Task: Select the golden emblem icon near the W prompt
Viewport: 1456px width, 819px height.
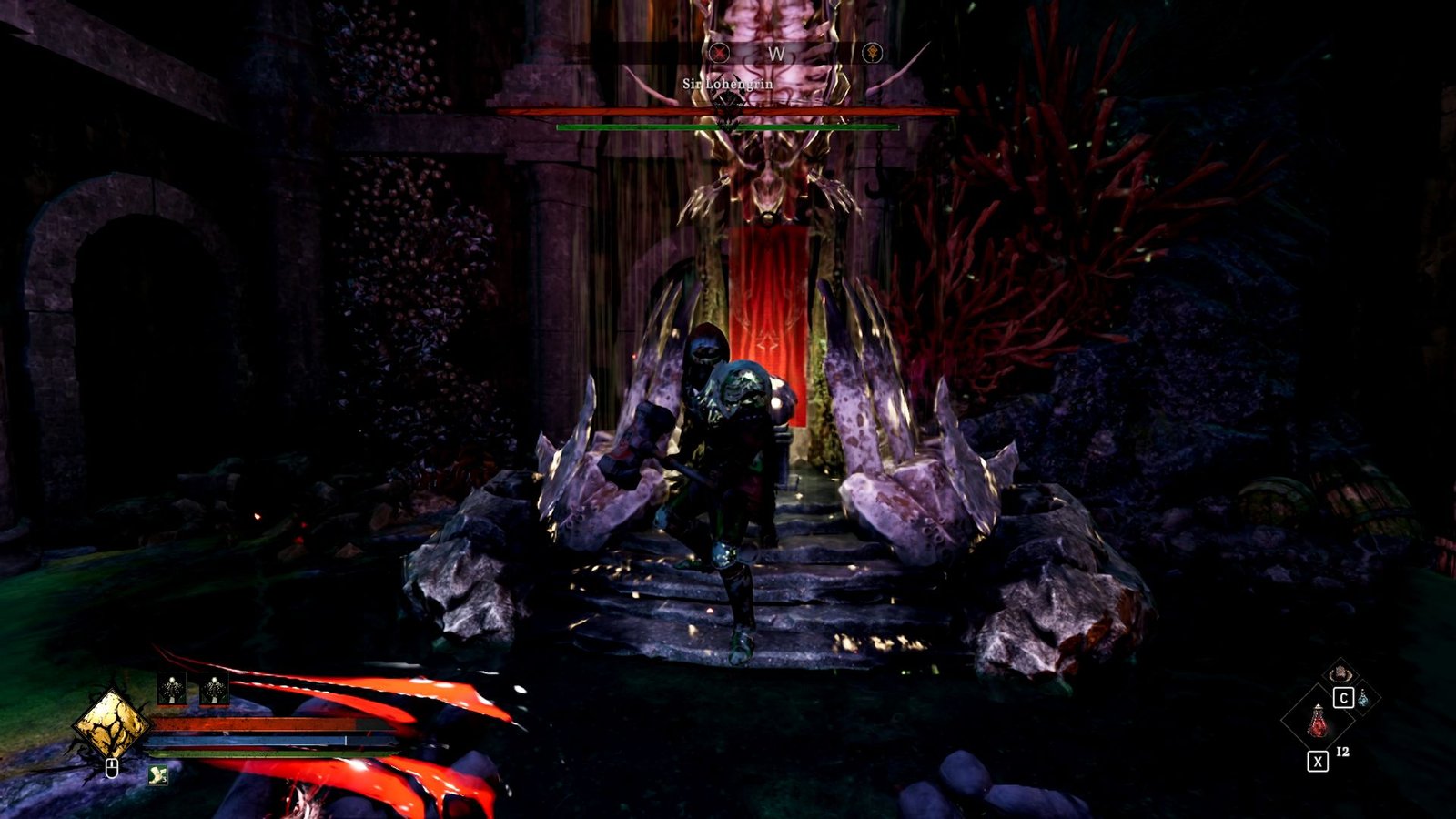Action: (872, 52)
